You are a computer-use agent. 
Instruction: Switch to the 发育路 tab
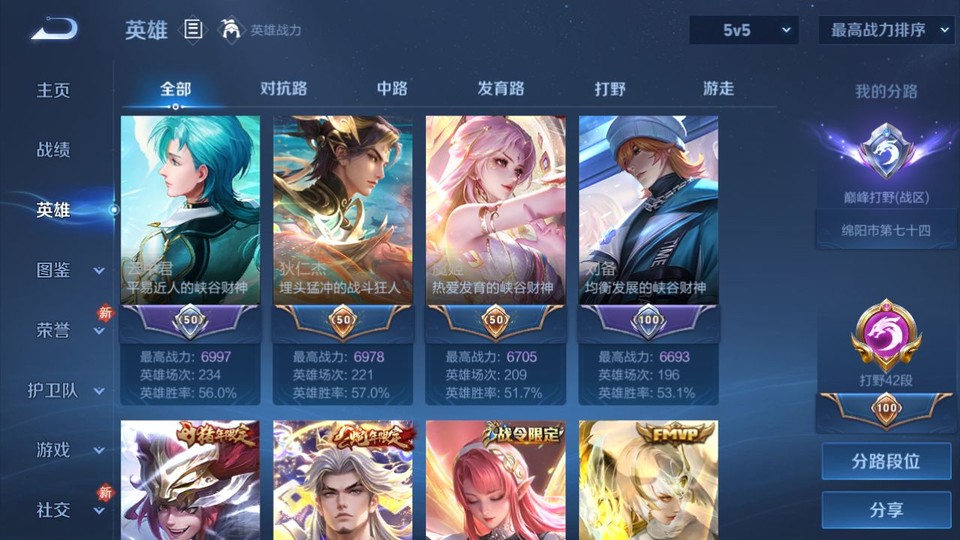[x=501, y=88]
